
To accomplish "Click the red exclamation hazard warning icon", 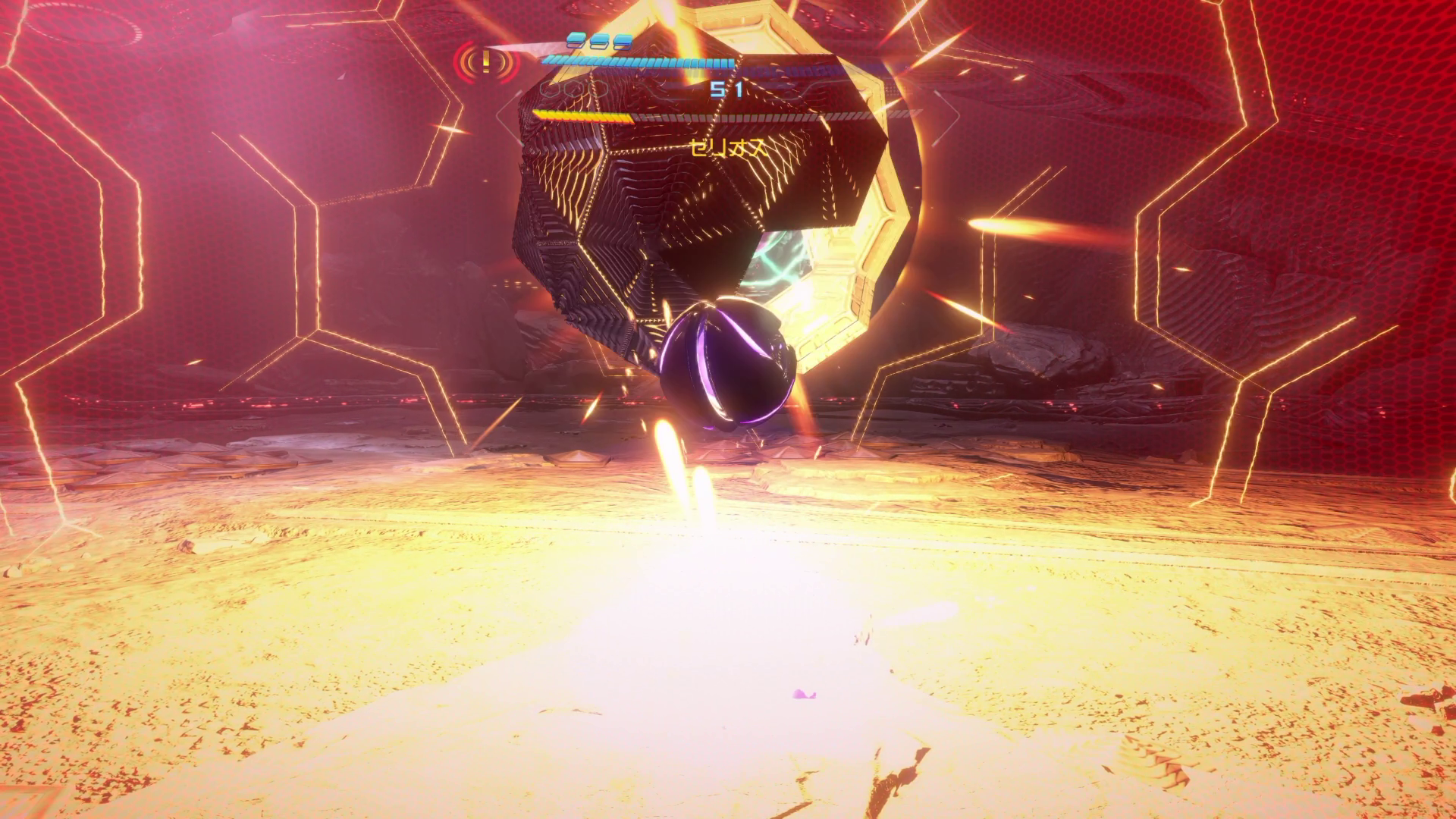I will click(x=486, y=61).
